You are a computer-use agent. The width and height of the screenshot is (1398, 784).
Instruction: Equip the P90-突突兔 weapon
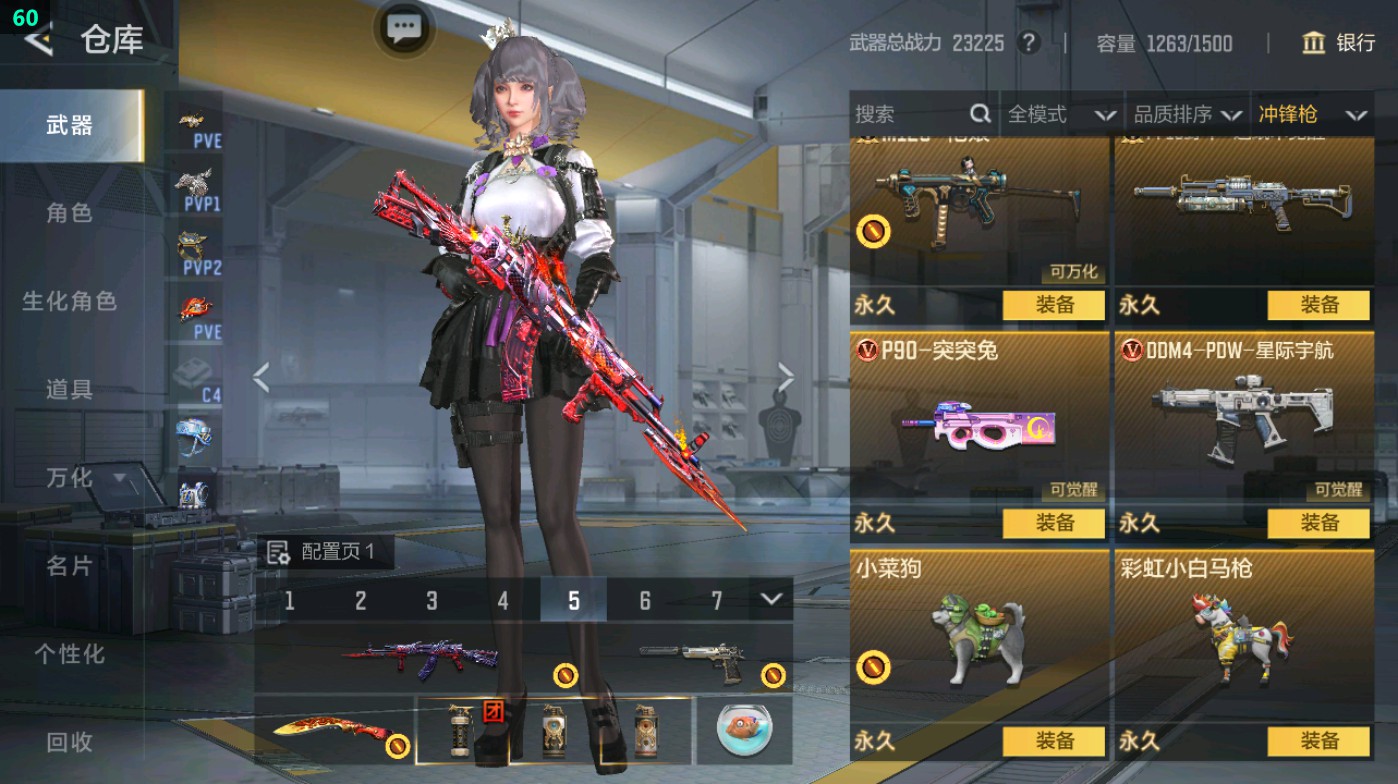[1054, 523]
